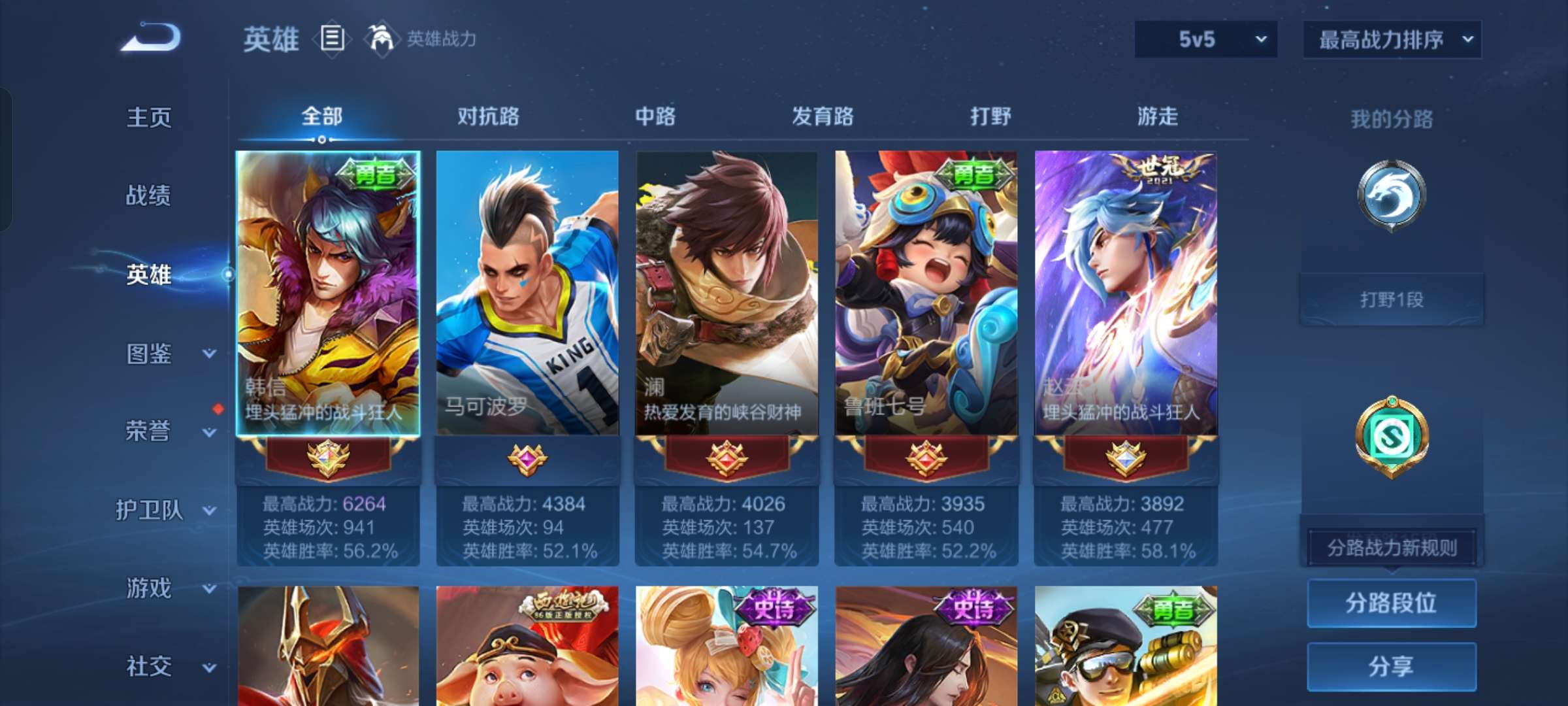Open the 最高战力排序 sorting dropdown
Viewport: 1568px width, 706px height.
1392,39
